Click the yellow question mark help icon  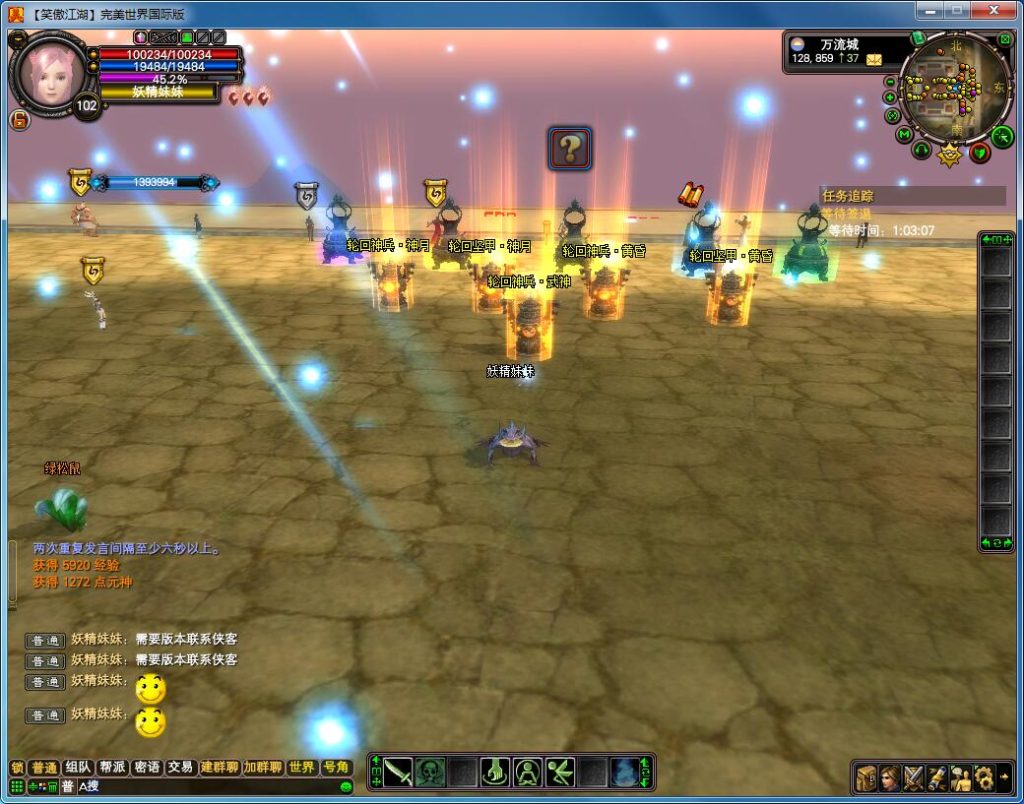click(569, 149)
